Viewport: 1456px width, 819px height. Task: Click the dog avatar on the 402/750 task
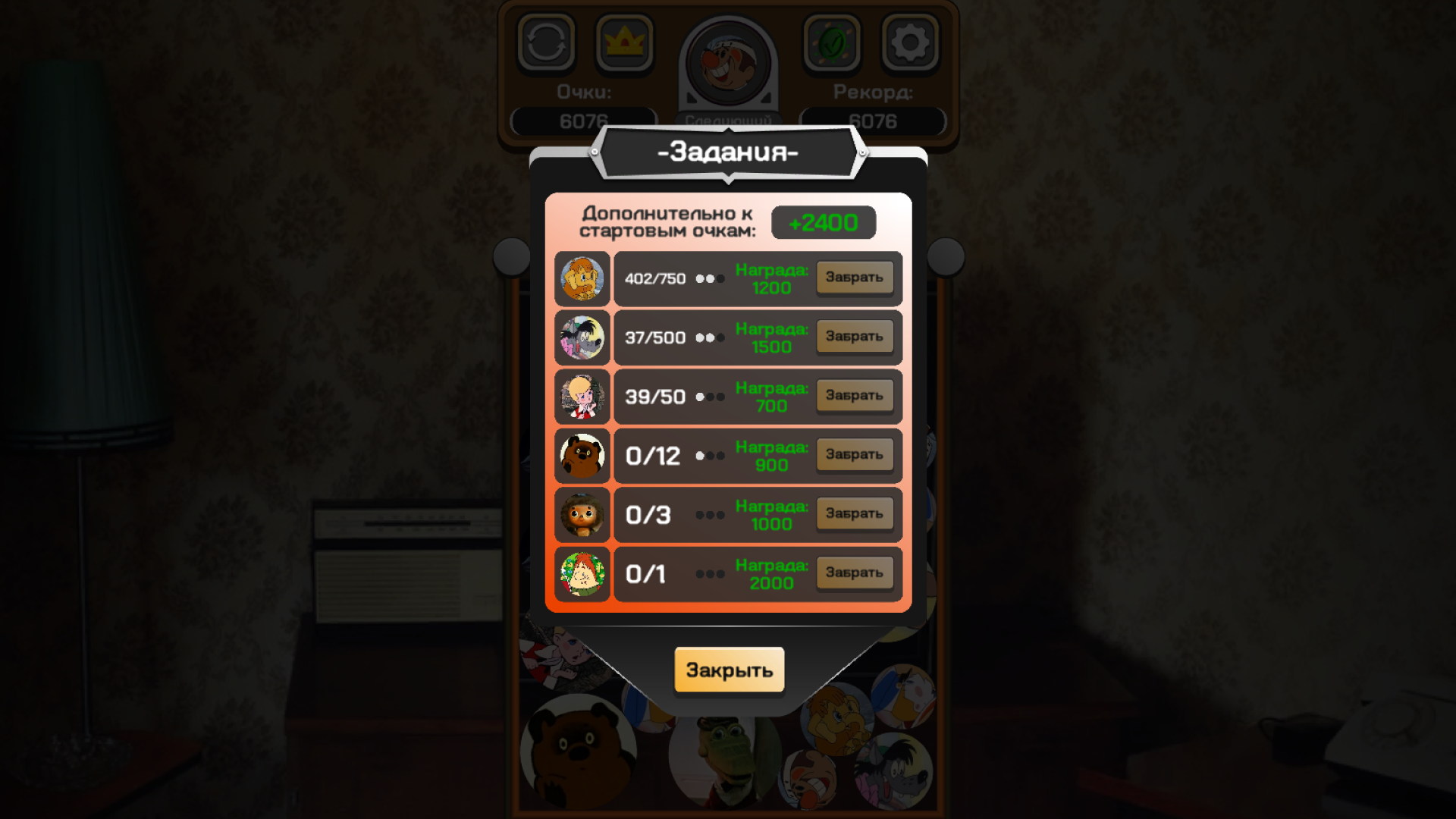[x=582, y=278]
